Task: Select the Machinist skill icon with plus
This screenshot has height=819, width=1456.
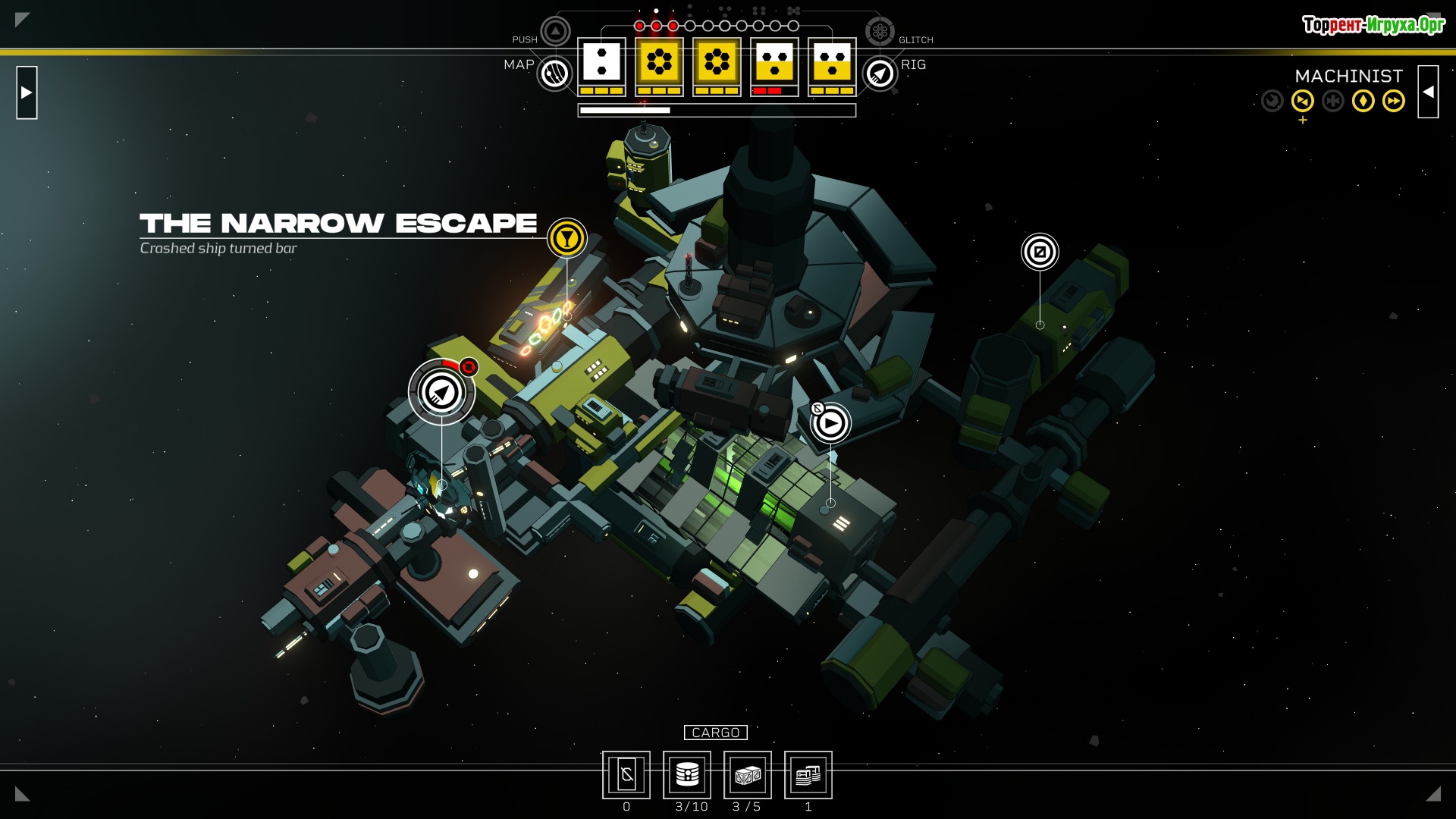Action: click(x=1303, y=101)
